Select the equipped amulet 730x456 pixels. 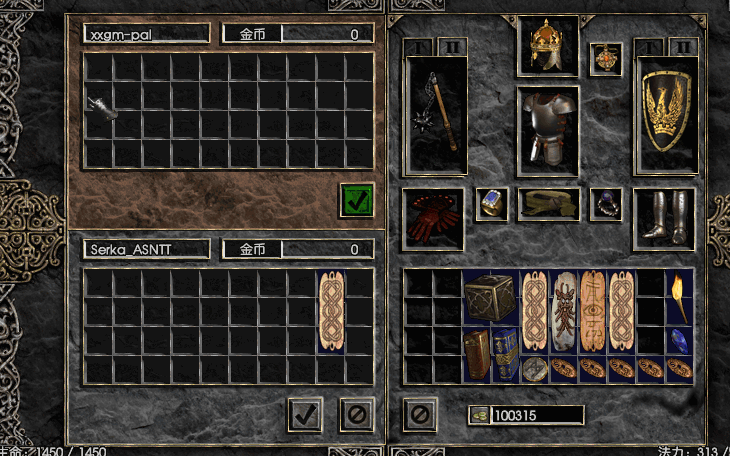[606, 58]
